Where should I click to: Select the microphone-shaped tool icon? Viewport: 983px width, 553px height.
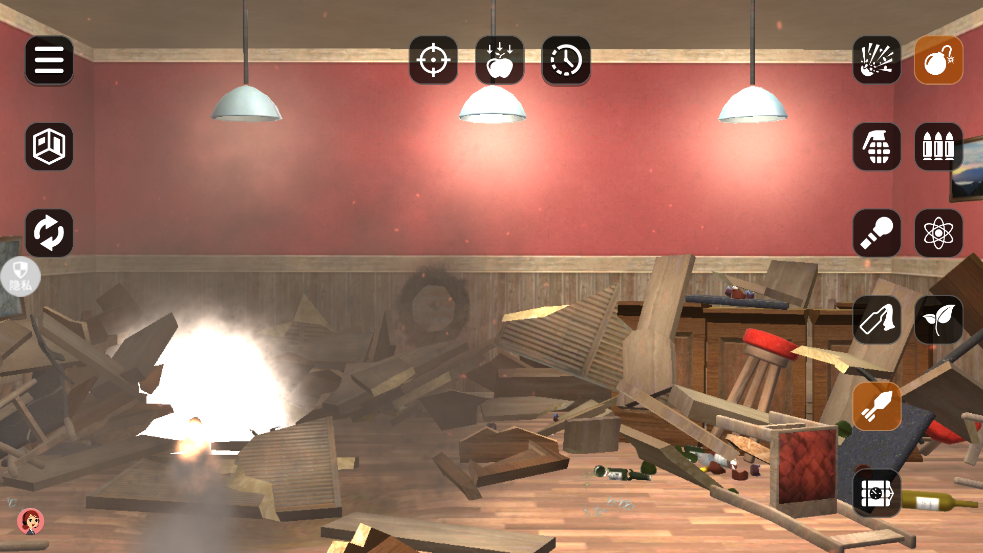pos(877,233)
